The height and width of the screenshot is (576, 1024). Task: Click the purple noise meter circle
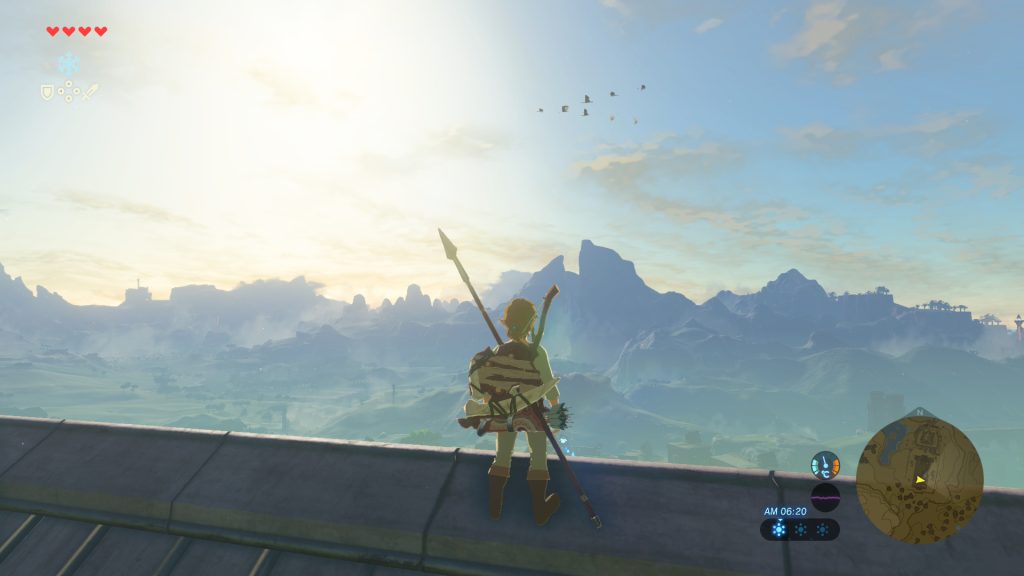[825, 497]
